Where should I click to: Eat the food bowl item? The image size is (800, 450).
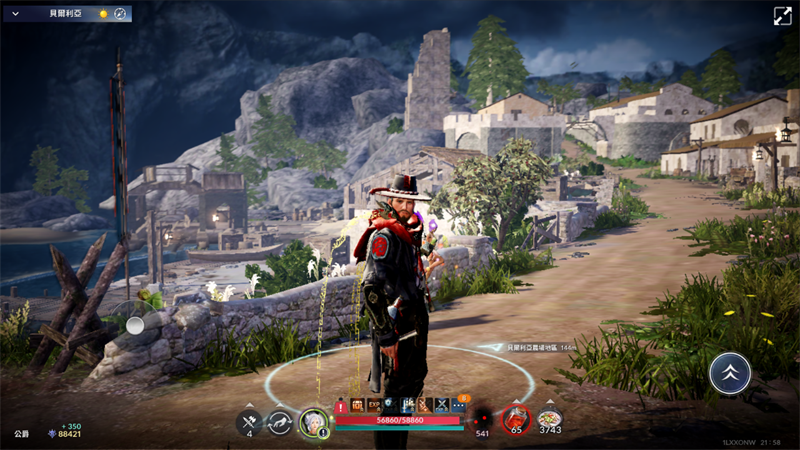coord(549,419)
